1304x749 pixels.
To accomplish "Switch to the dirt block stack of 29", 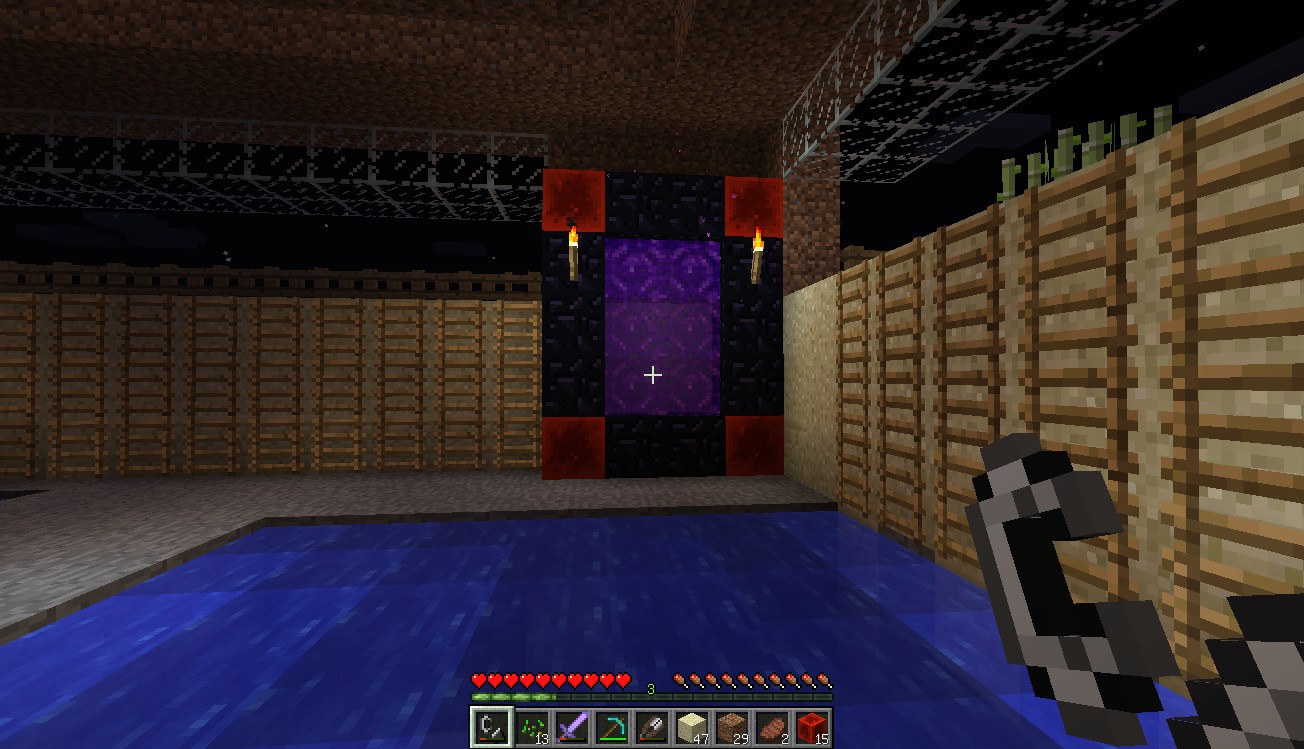I will pyautogui.click(x=731, y=727).
